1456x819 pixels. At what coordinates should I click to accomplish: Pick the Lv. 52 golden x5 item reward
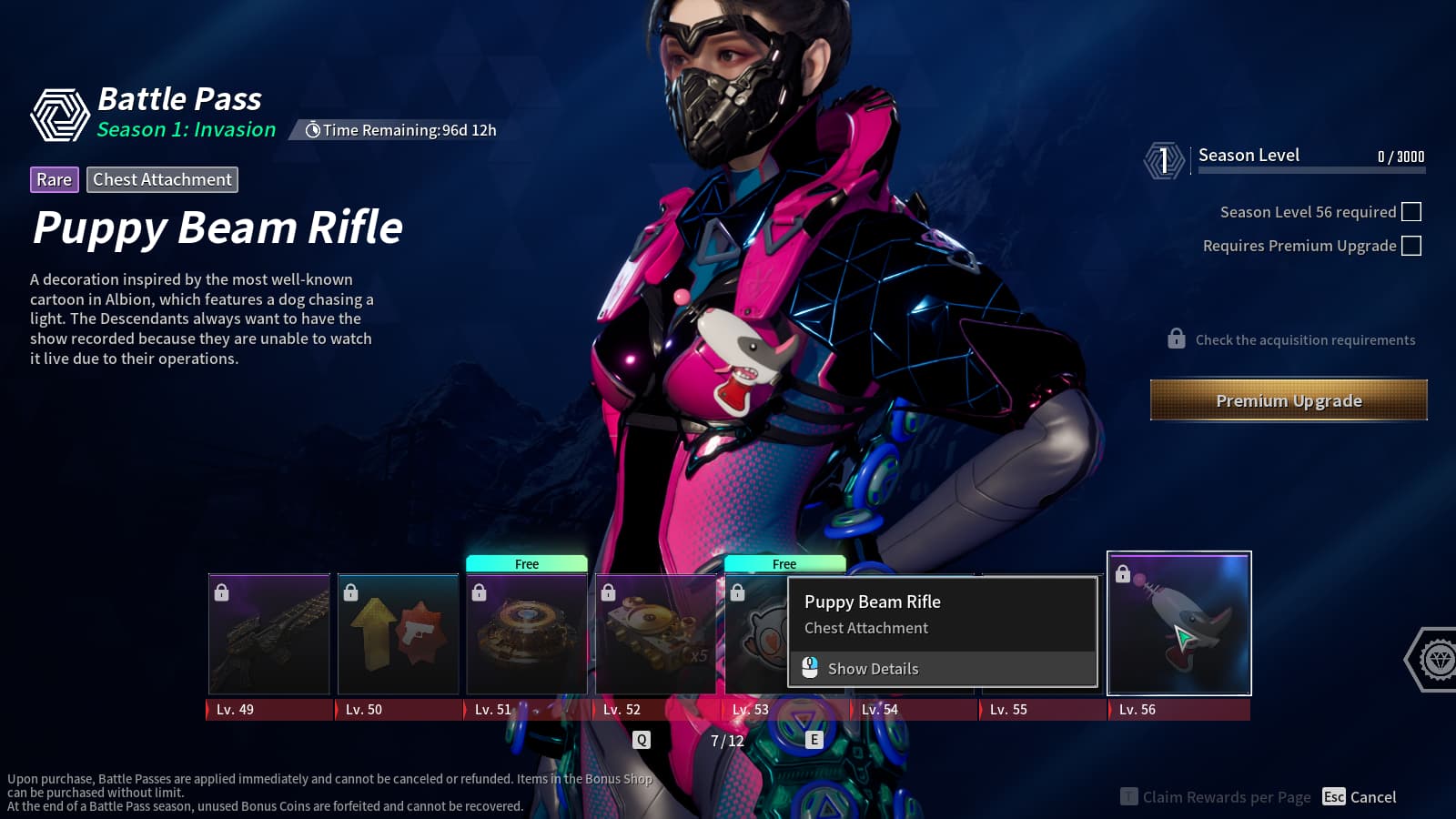point(656,634)
